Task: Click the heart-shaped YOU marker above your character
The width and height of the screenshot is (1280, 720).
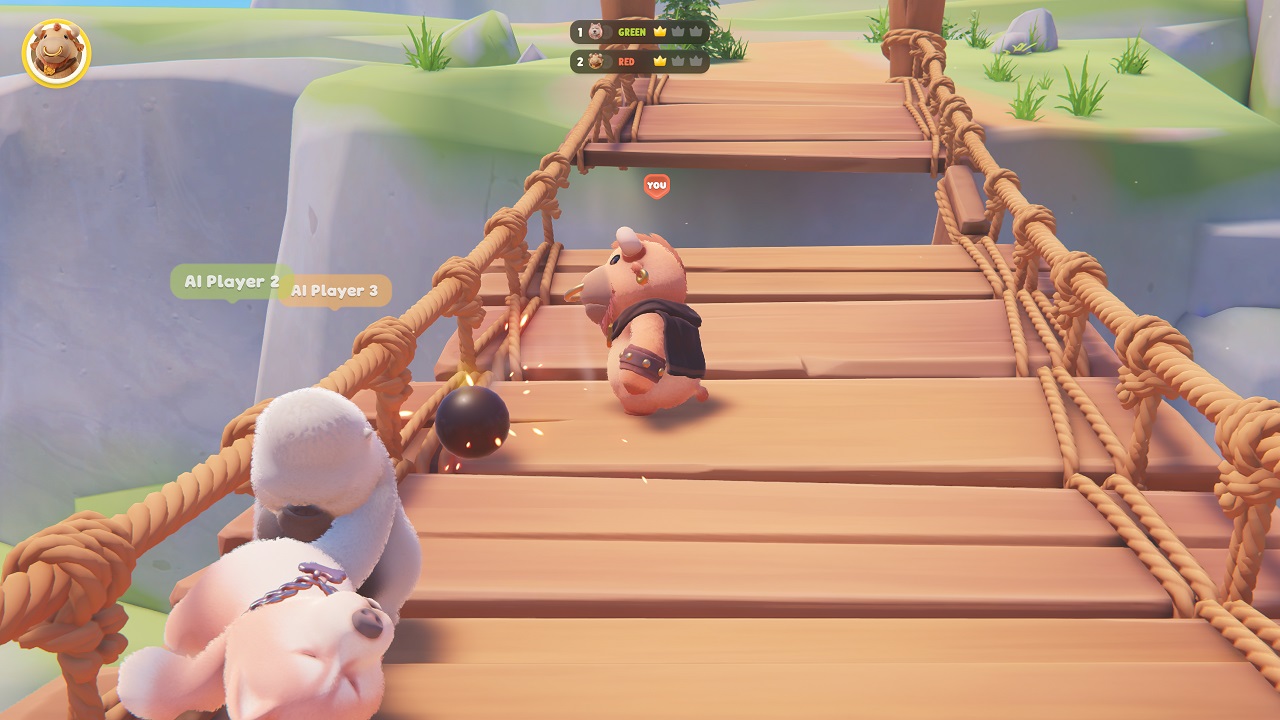Action: coord(656,186)
